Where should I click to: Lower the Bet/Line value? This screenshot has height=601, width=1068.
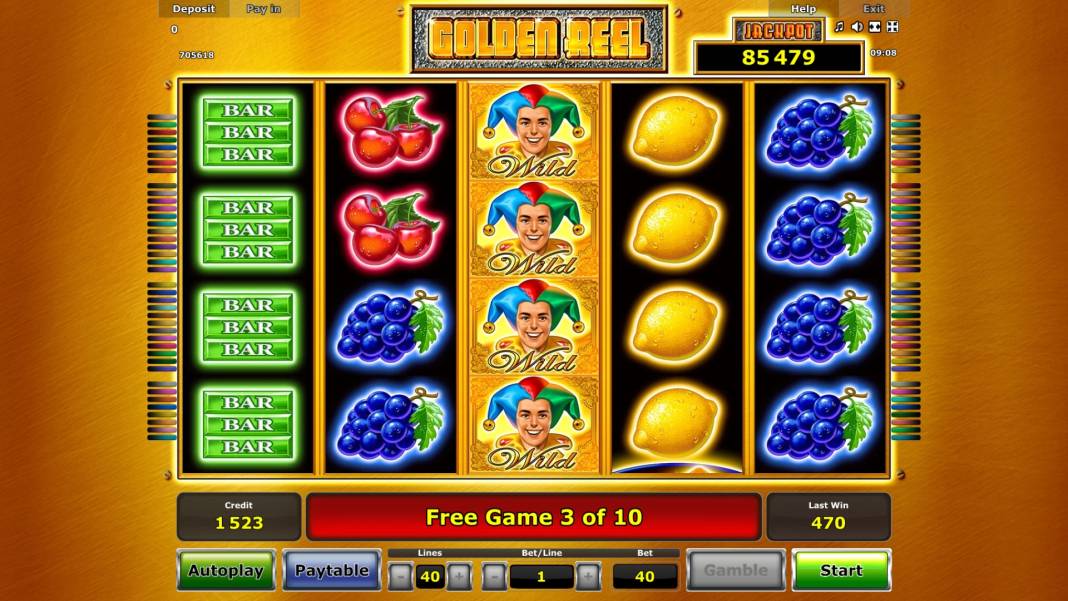click(x=495, y=576)
